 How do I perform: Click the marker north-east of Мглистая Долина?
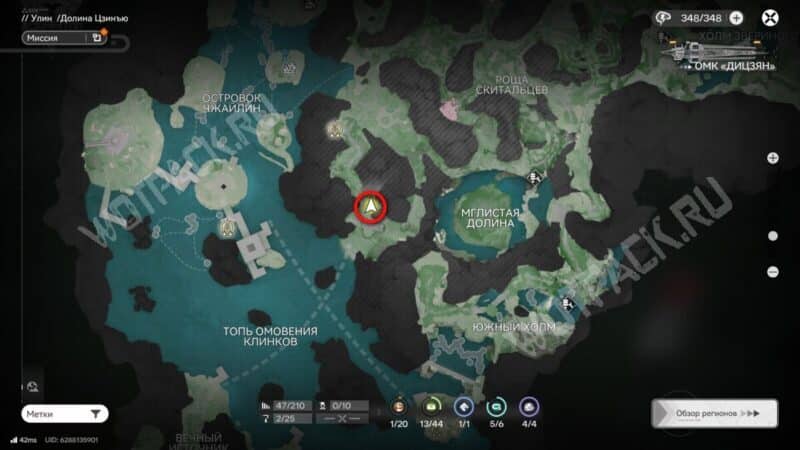(x=535, y=179)
